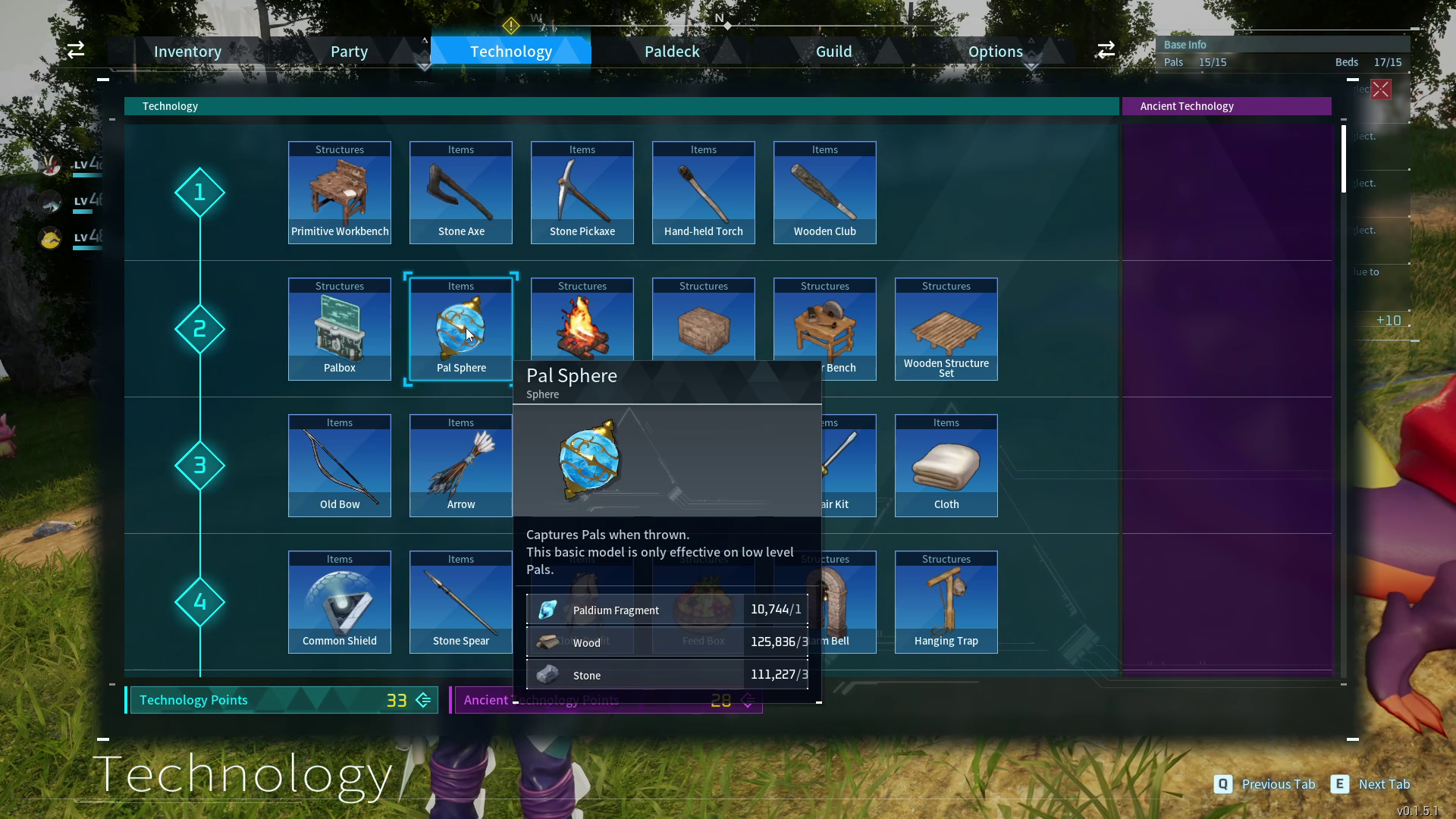Pick the Hand-held Torch tile

704,193
